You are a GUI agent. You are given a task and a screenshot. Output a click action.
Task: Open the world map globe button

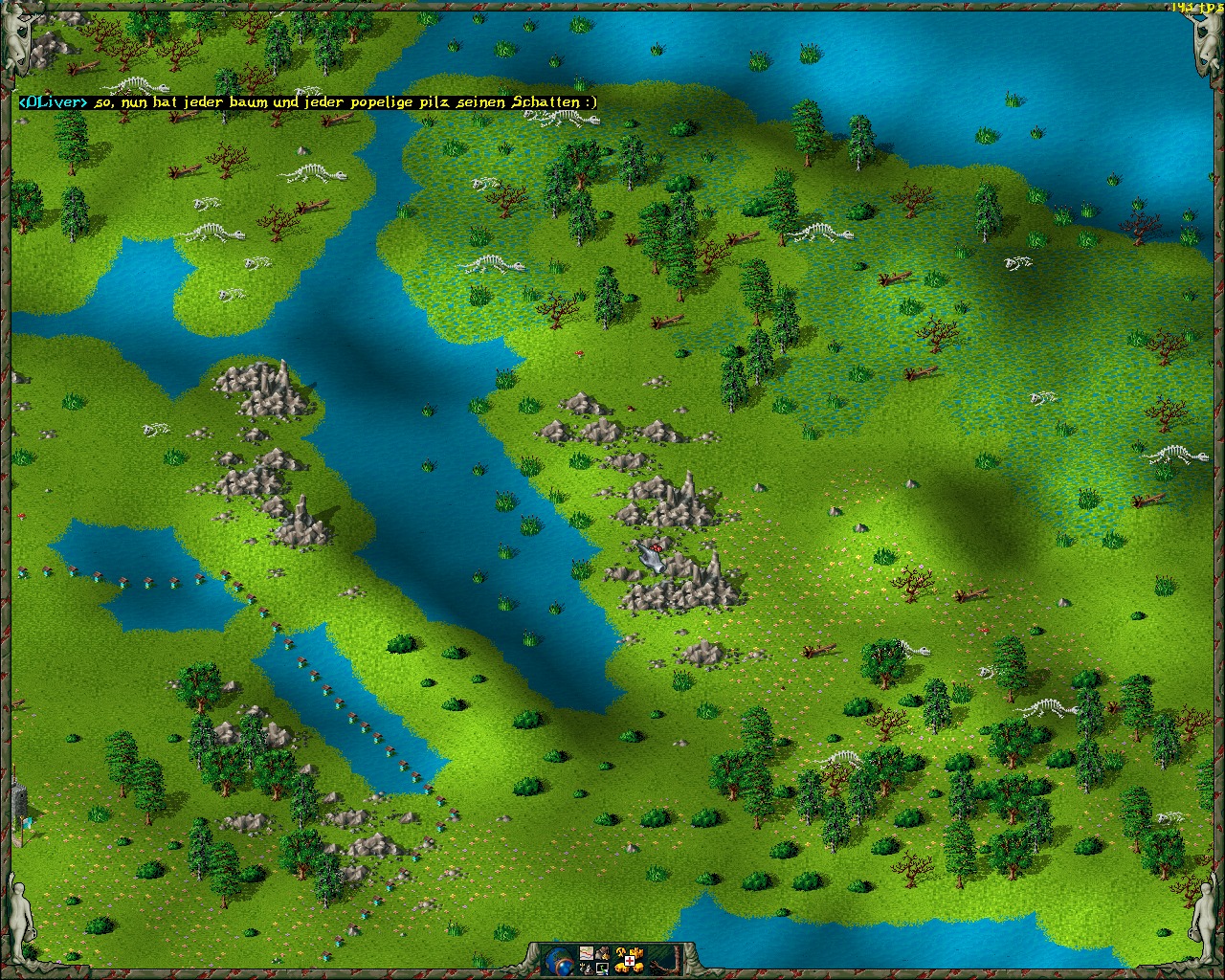(559, 960)
